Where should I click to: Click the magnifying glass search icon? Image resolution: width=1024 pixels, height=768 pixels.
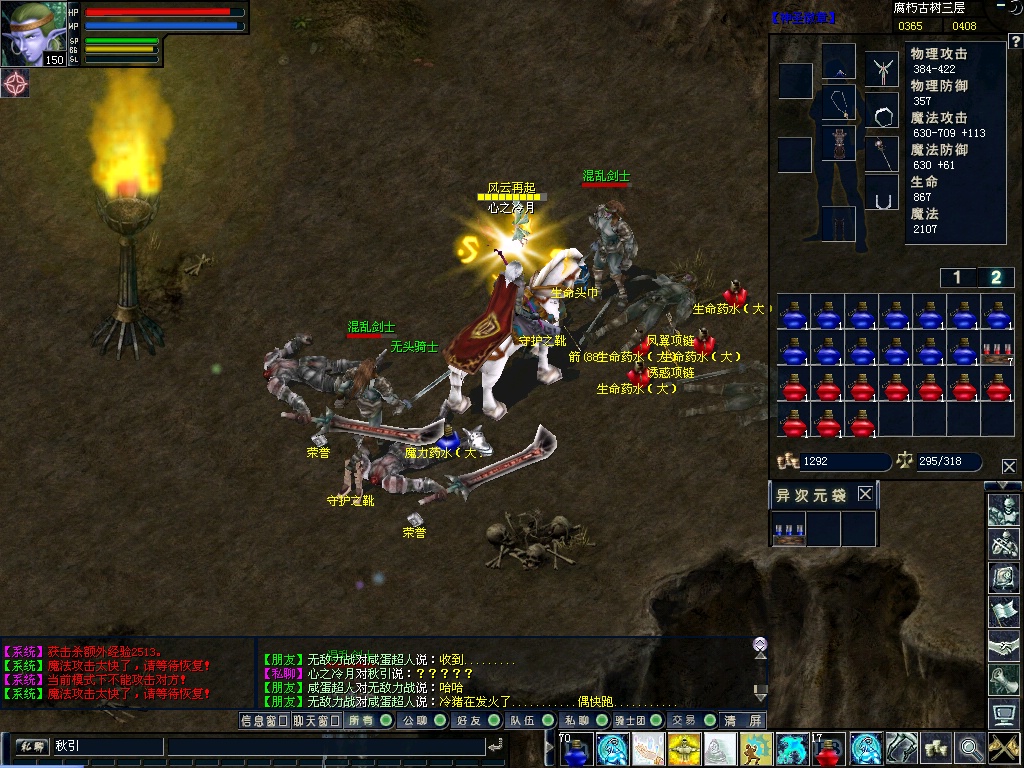pyautogui.click(x=968, y=748)
